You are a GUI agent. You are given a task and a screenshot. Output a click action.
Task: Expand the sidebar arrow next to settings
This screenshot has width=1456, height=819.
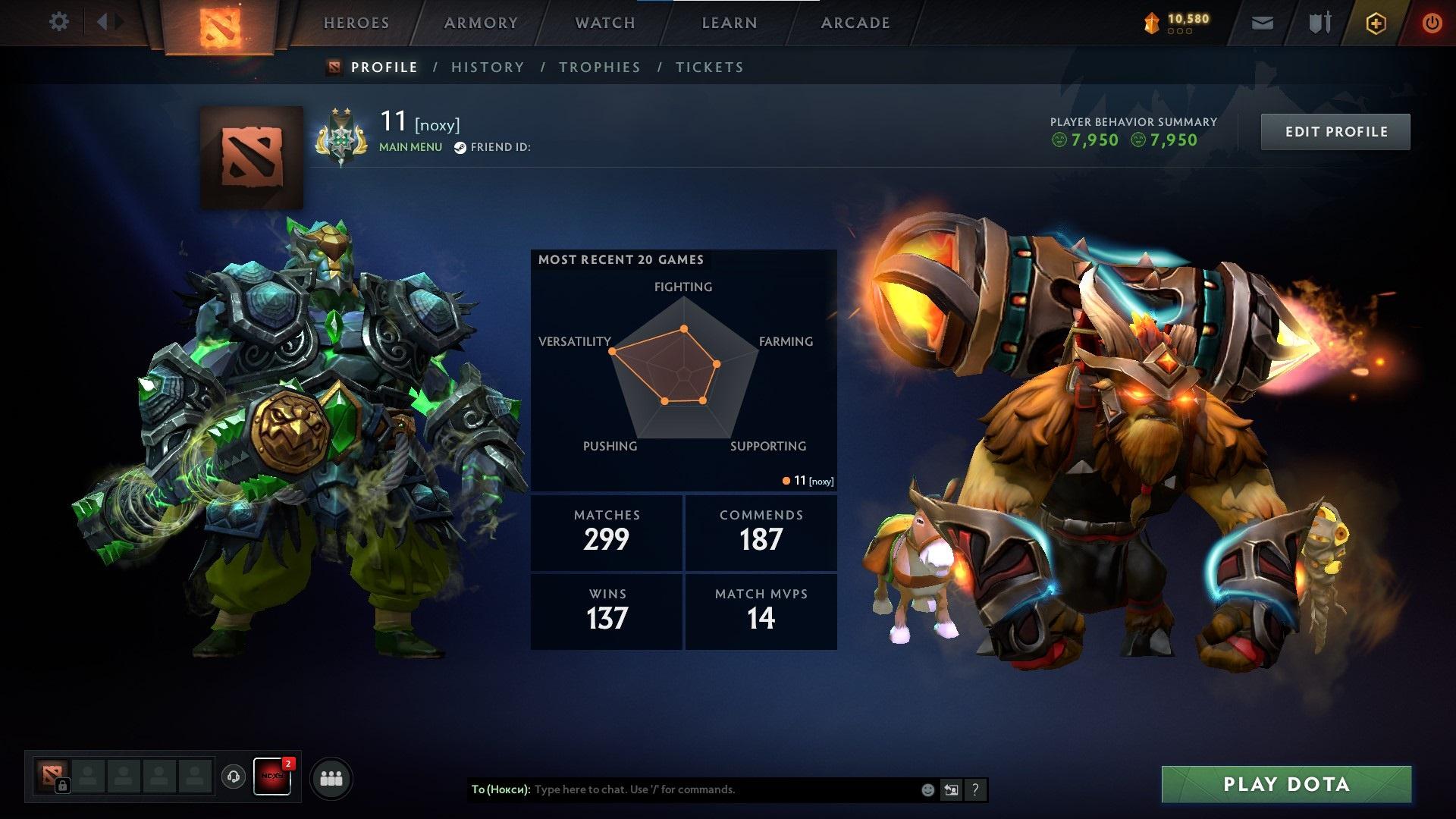coord(108,21)
